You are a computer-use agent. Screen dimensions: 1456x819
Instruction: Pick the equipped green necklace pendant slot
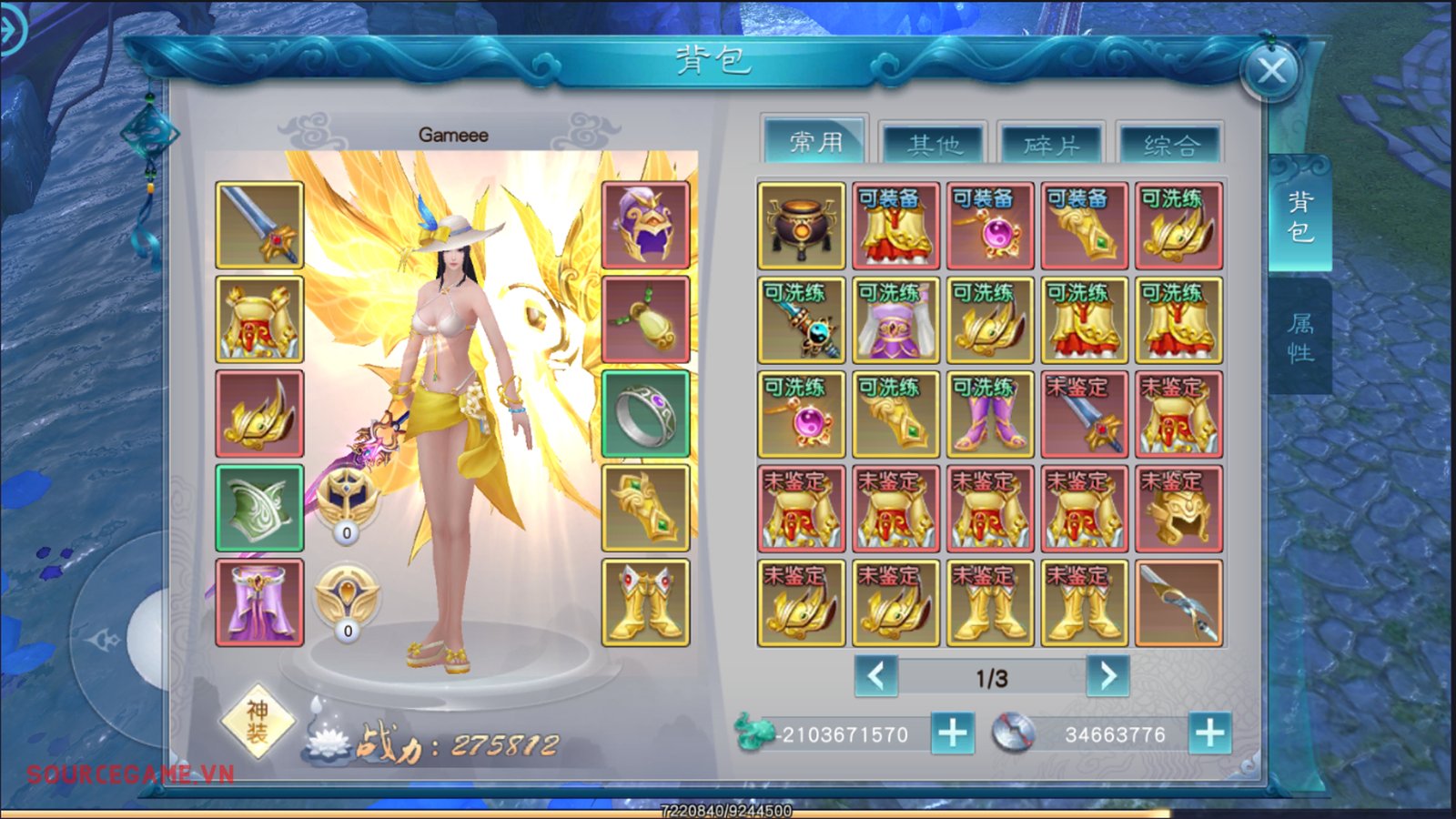(x=645, y=319)
